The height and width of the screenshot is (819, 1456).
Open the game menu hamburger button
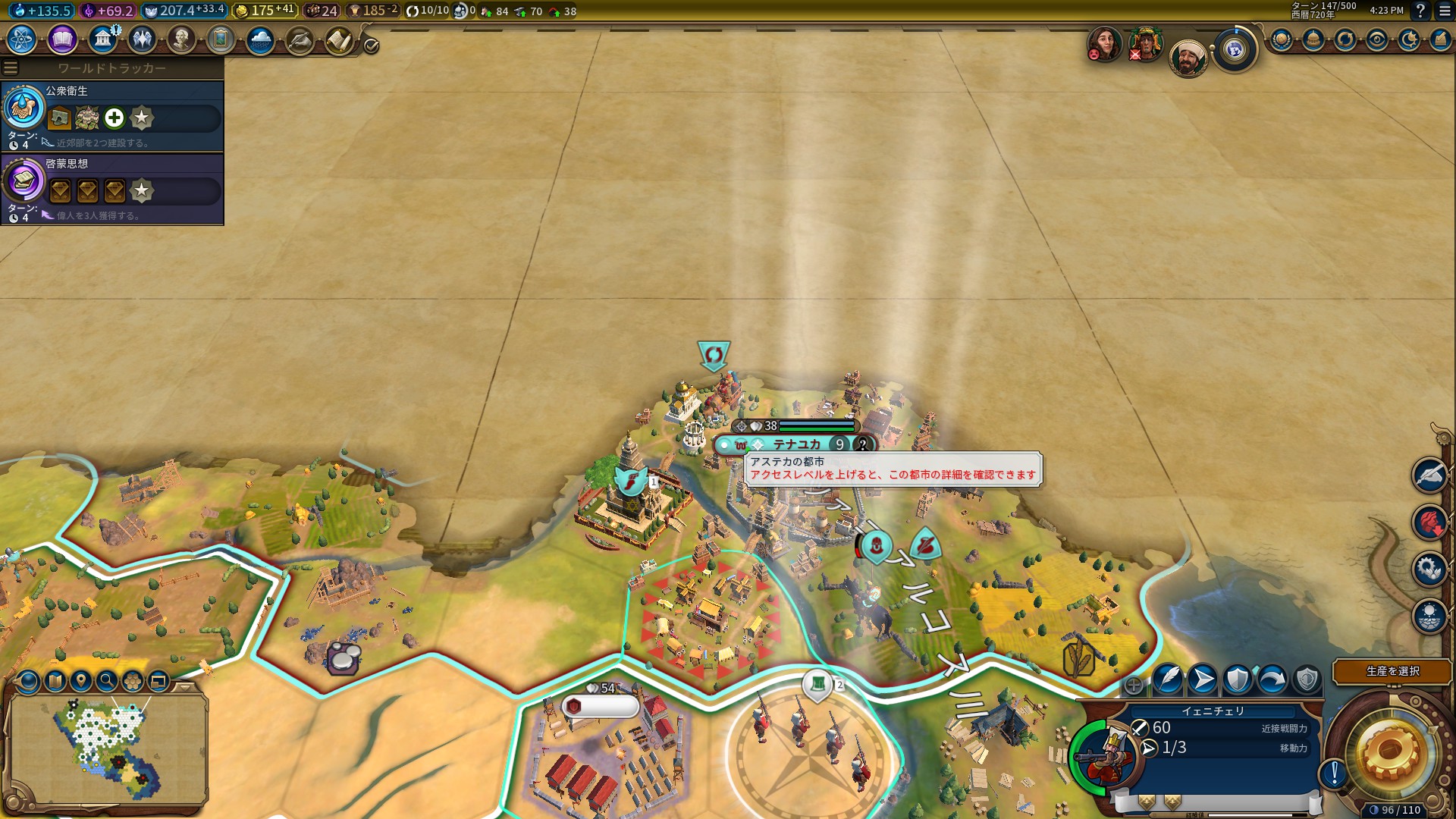coord(1445,11)
